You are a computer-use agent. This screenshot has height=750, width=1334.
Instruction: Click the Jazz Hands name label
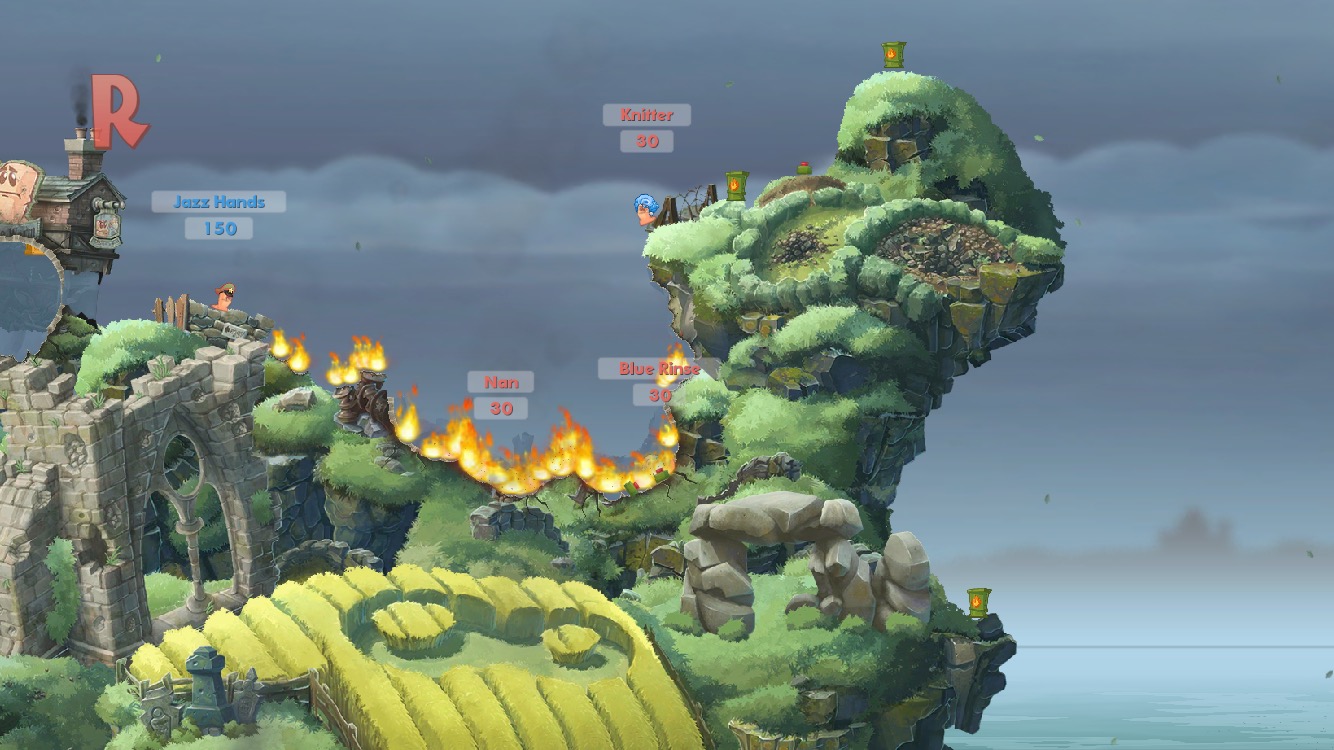click(218, 201)
